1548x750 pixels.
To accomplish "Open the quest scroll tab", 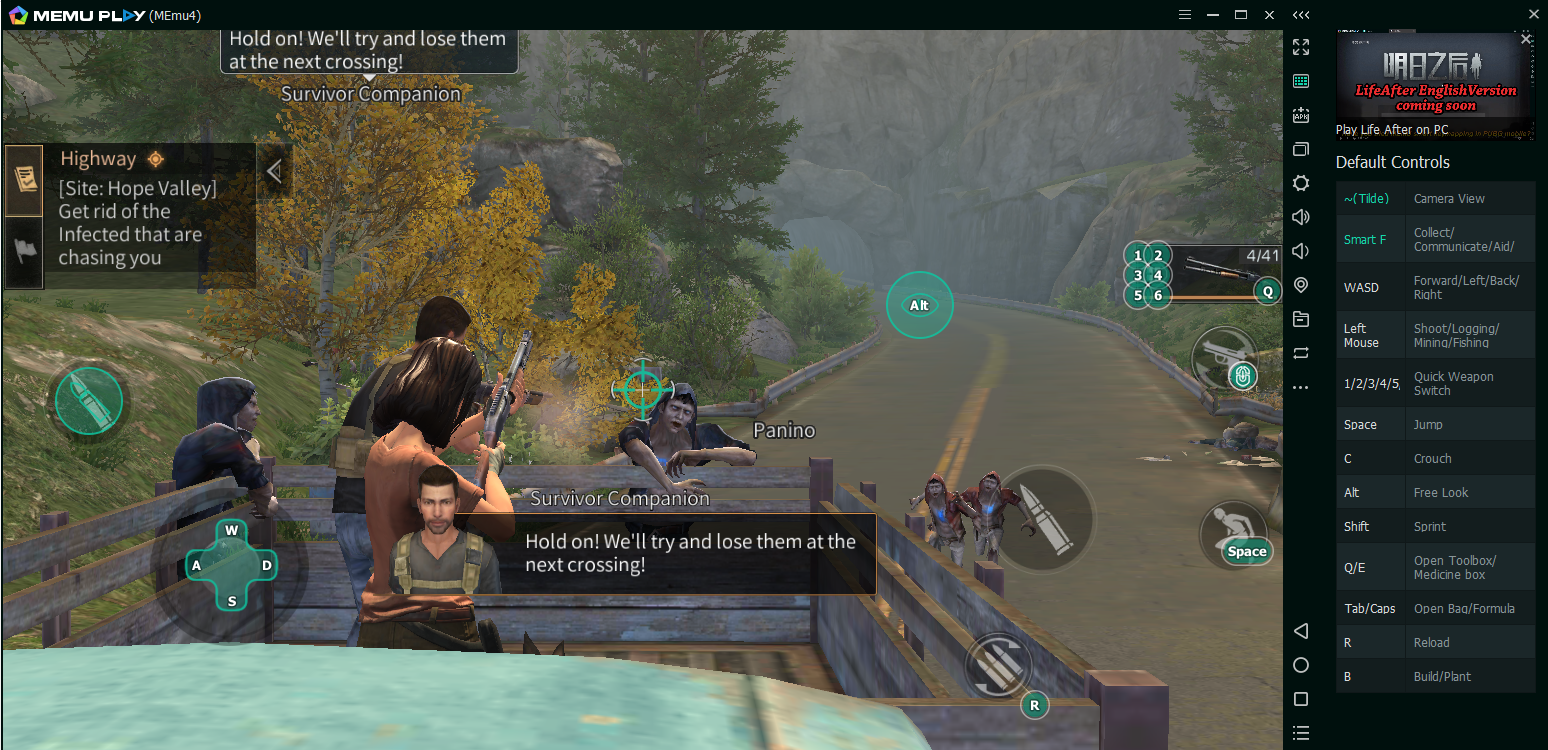I will point(24,180).
